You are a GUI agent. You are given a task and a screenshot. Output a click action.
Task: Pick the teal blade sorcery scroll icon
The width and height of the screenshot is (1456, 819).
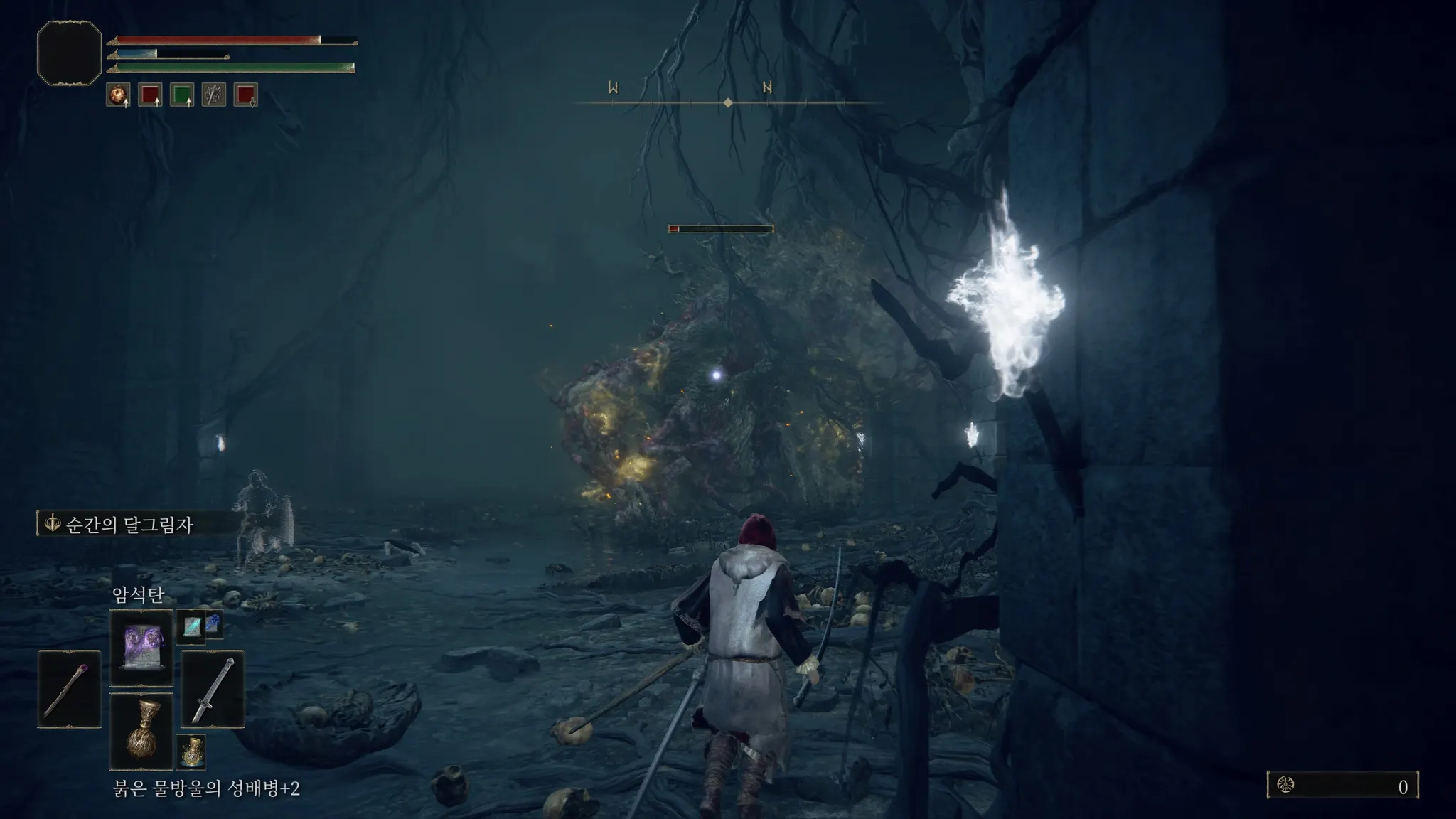pos(191,626)
